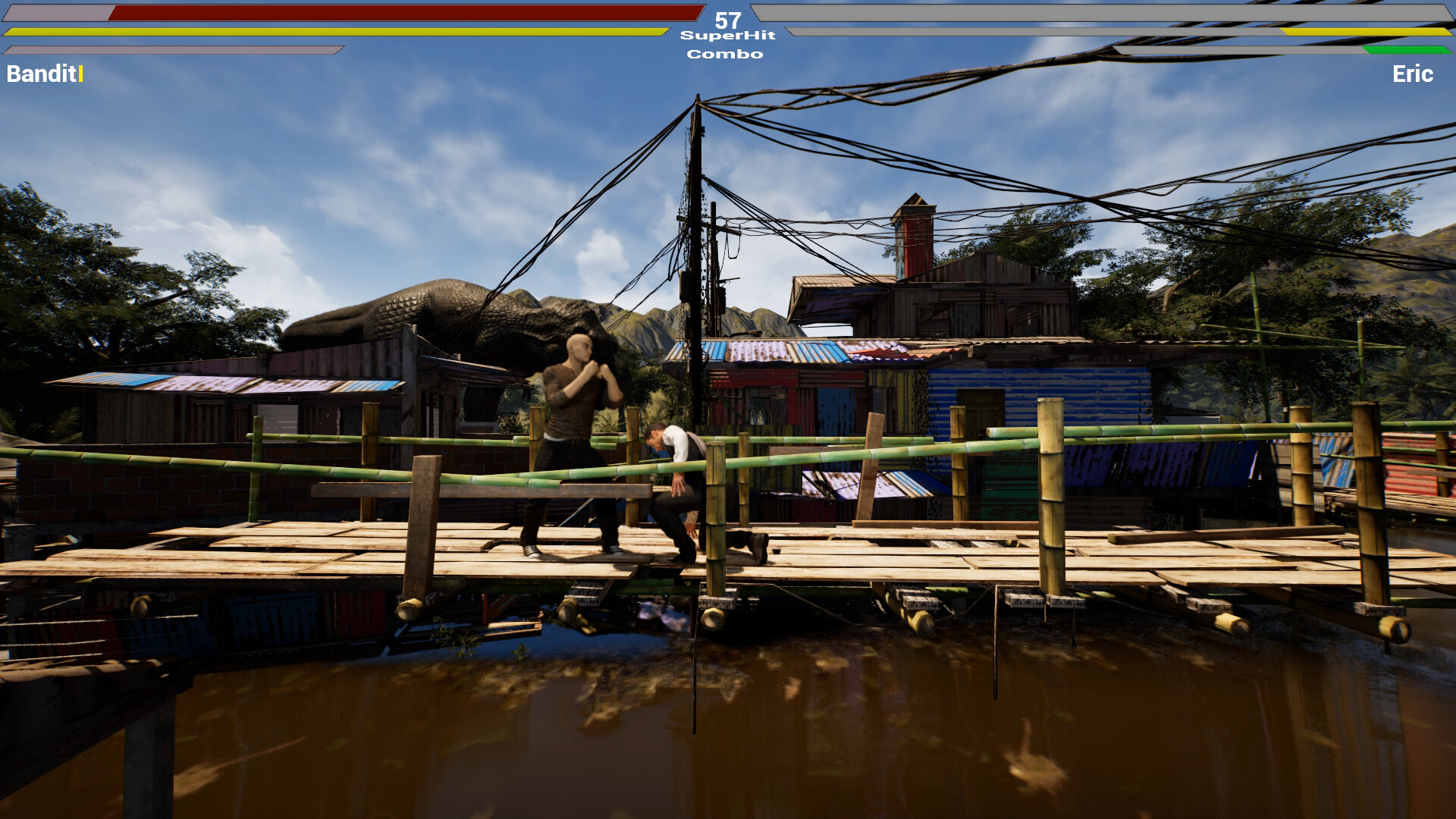Select the SuperHit text indicator
The image size is (1456, 819).
tap(725, 35)
